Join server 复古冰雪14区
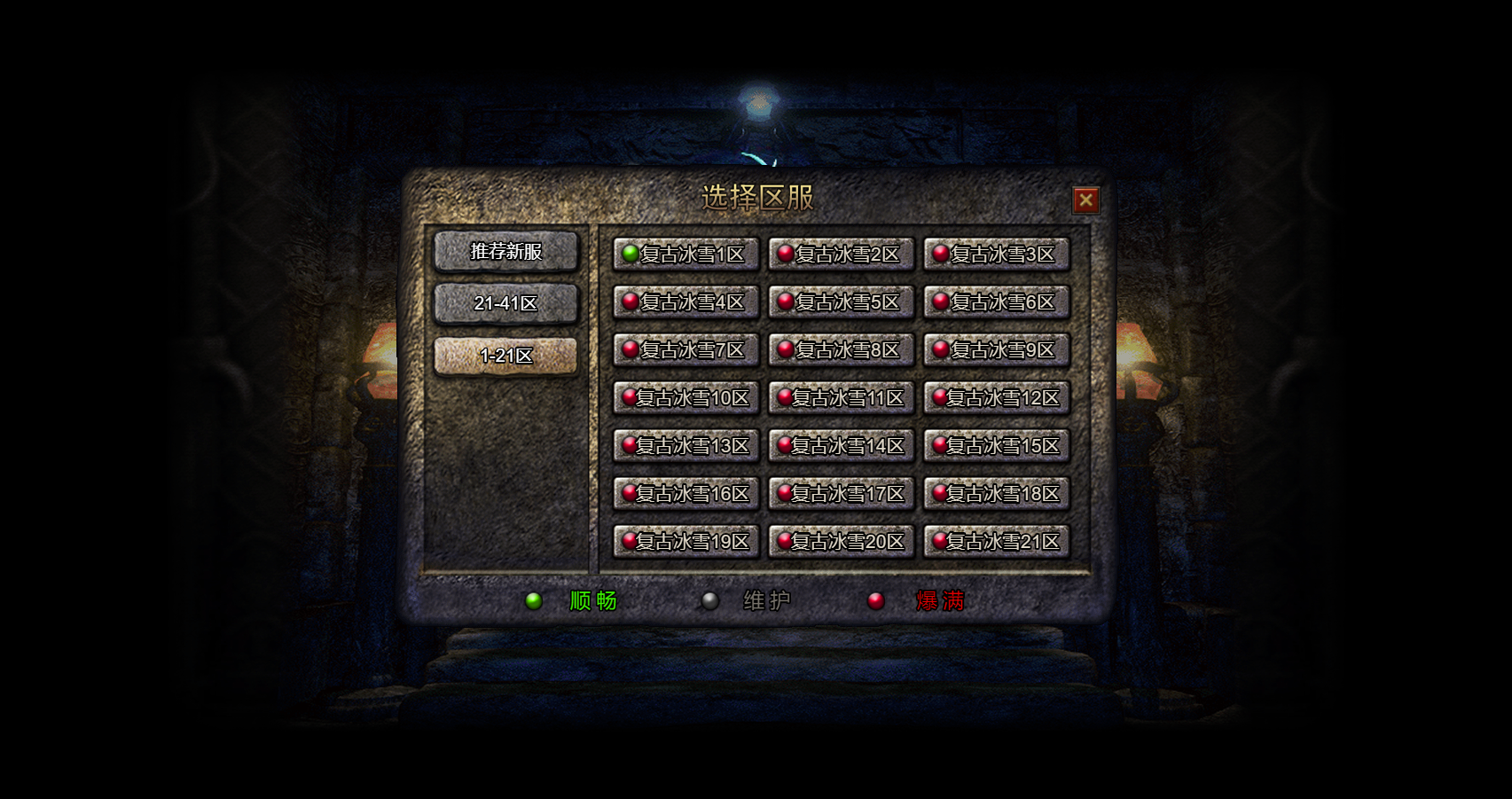The width and height of the screenshot is (1512, 799). (x=841, y=446)
